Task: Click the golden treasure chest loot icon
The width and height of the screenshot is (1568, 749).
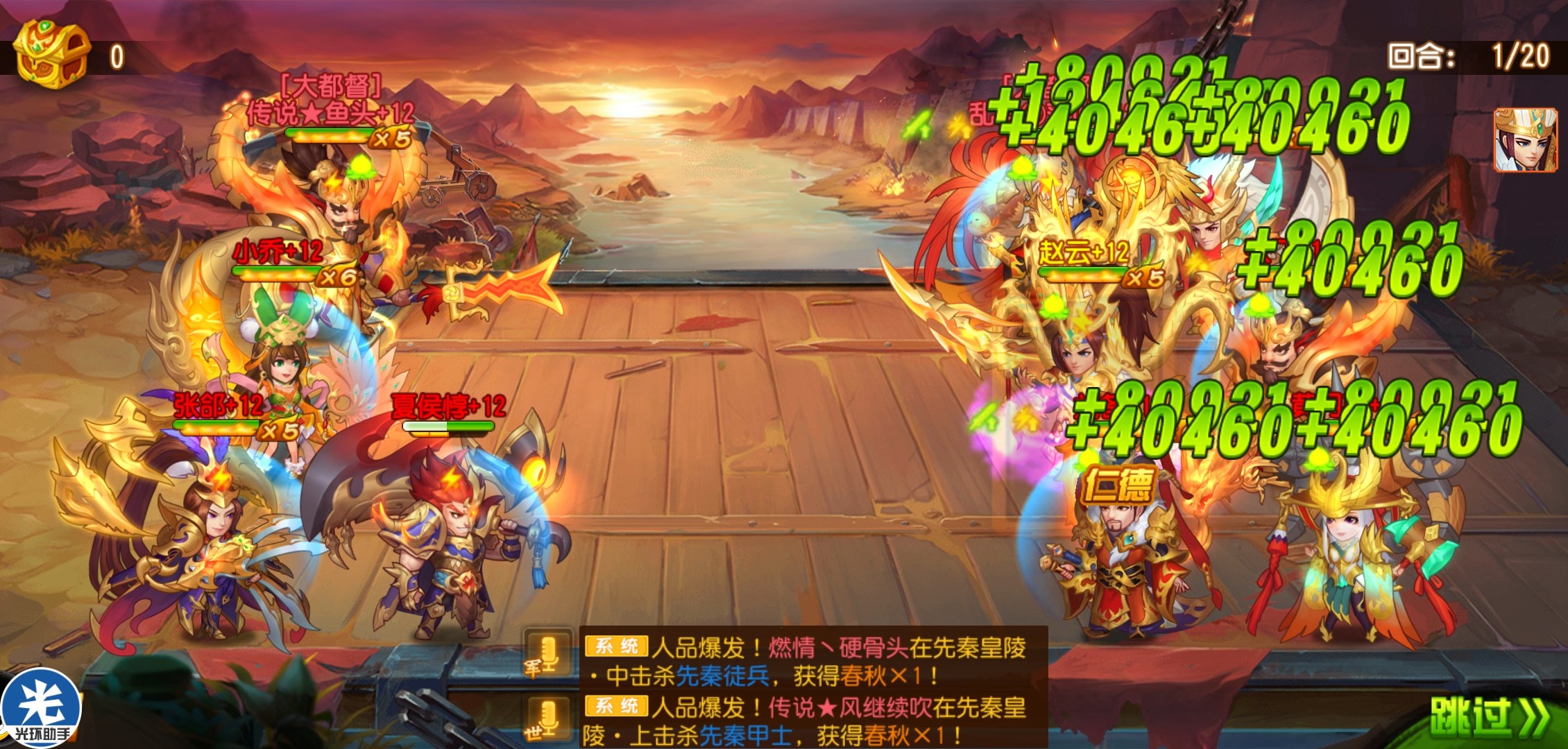Action: pyautogui.click(x=53, y=54)
